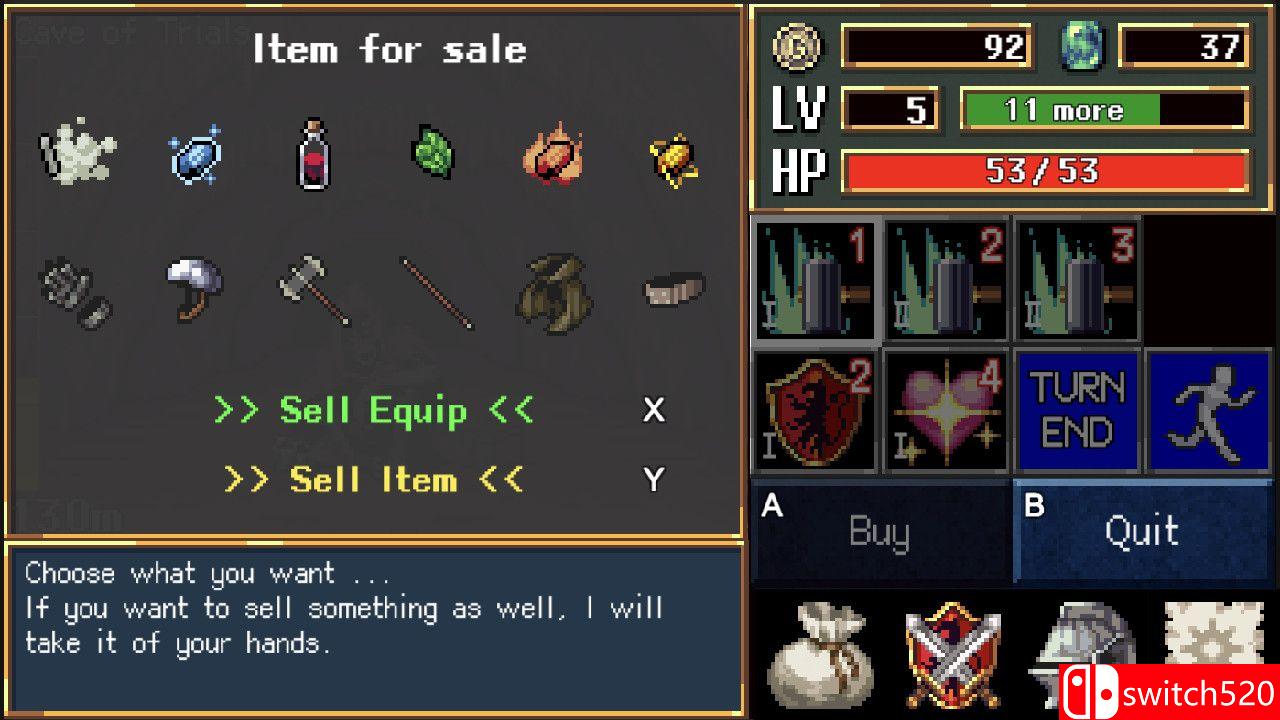Choose the wooden staff weapon
Viewport: 1280px width, 720px height.
[x=437, y=292]
